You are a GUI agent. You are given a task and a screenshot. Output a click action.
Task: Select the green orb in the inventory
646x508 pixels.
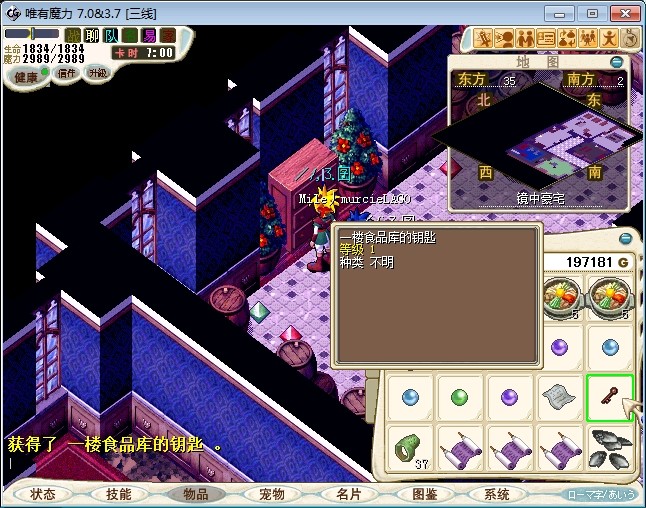coord(459,397)
